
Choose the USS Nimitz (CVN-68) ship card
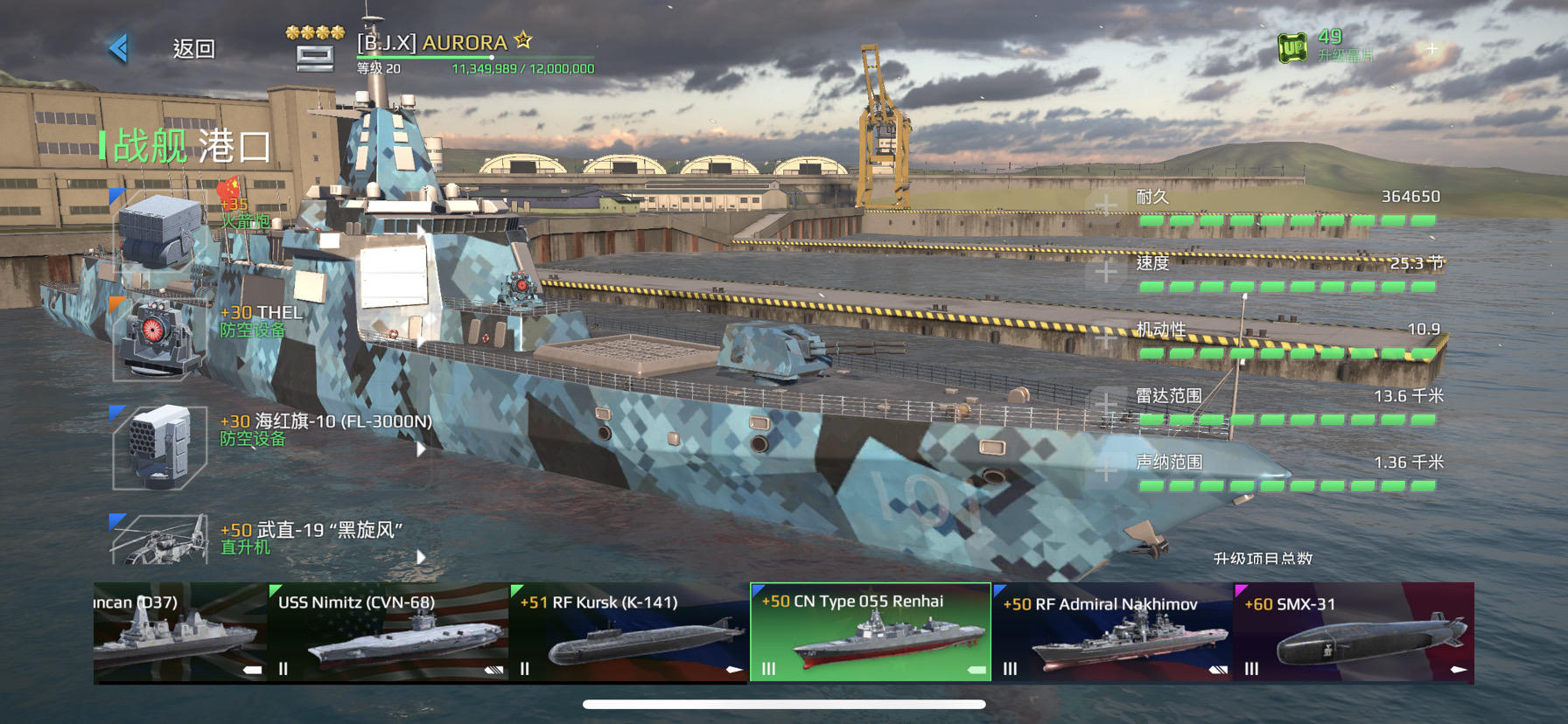pyautogui.click(x=388, y=633)
